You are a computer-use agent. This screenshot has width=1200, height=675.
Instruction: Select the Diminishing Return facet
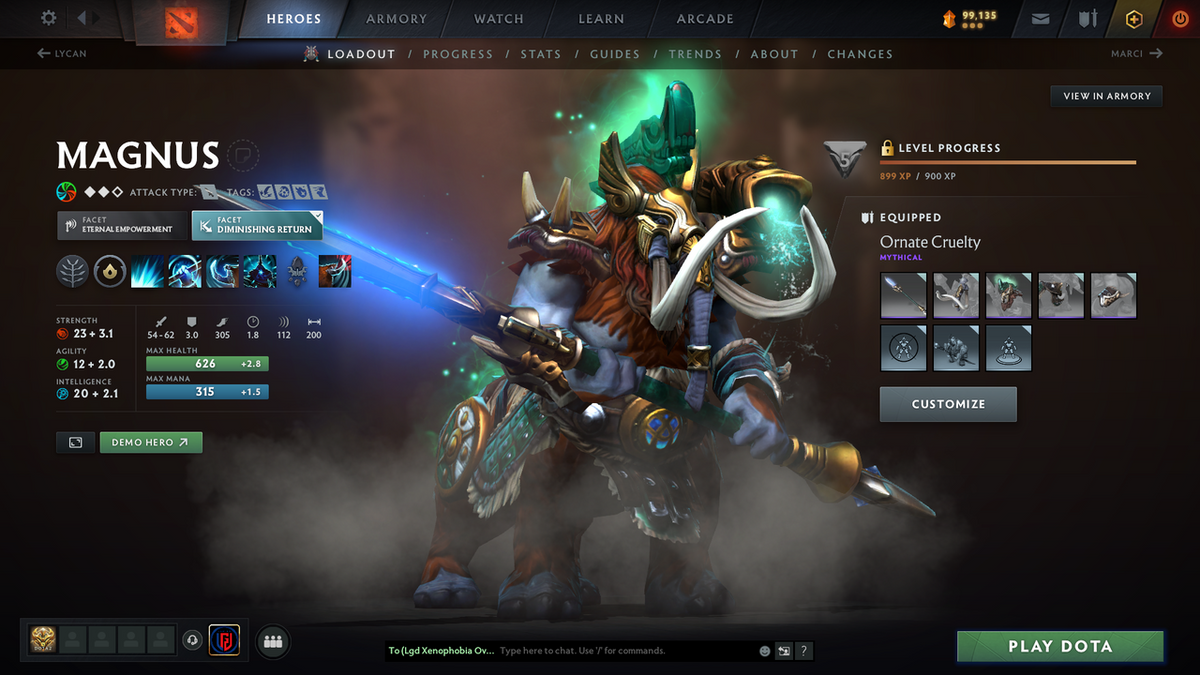coord(258,225)
